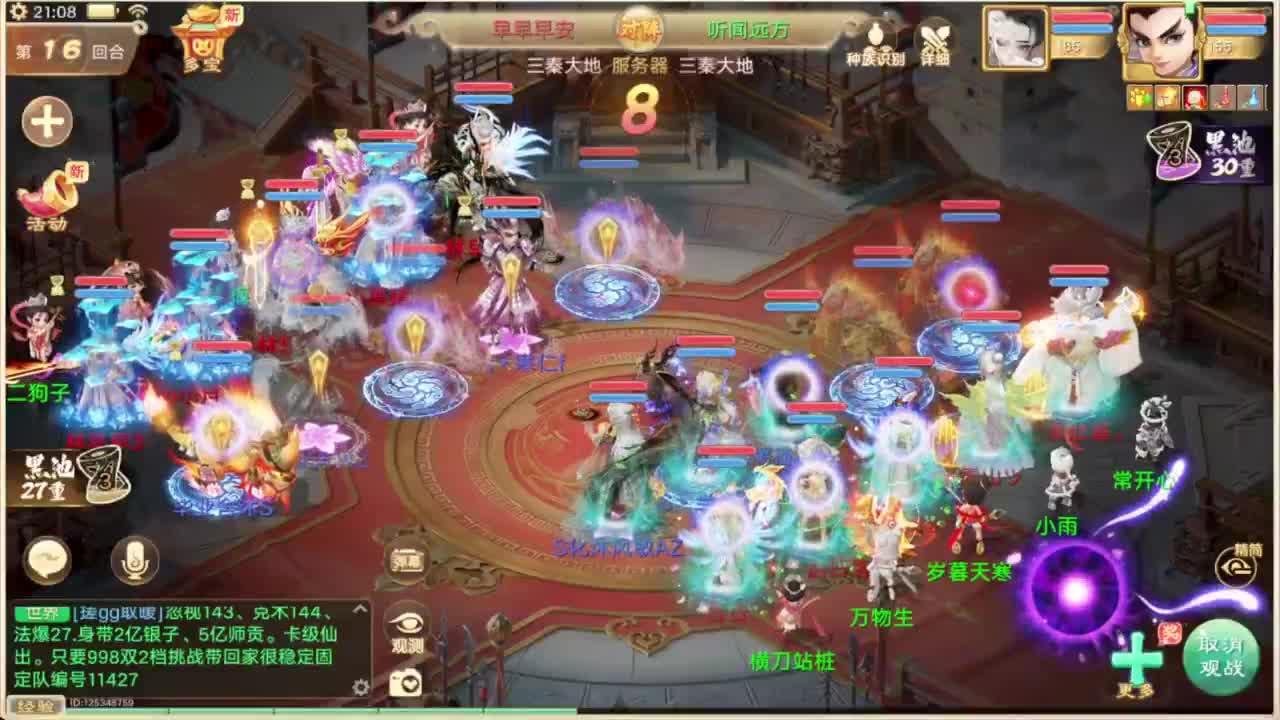This screenshot has width=1280, height=720.
Task: Collapse the chat box using the chevron
Action: pos(358,611)
